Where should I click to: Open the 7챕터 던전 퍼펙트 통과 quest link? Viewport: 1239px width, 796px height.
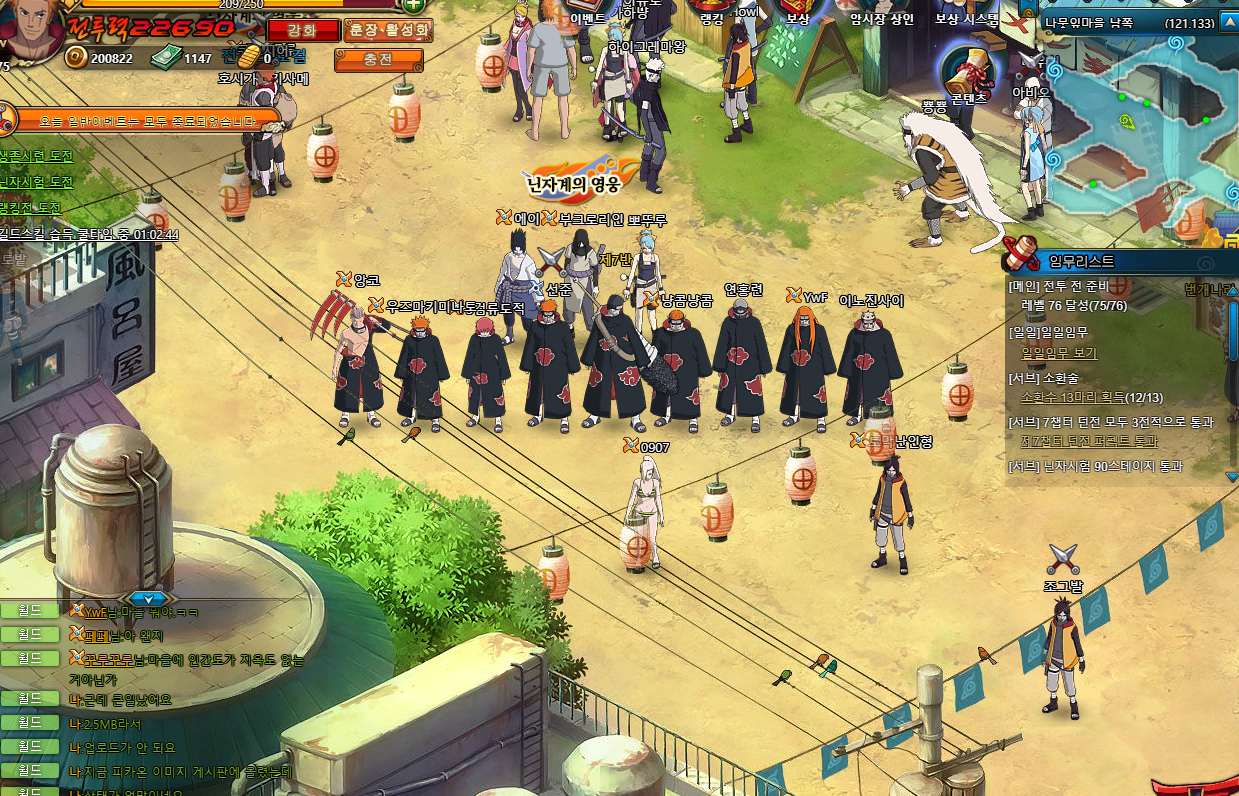[1088, 441]
